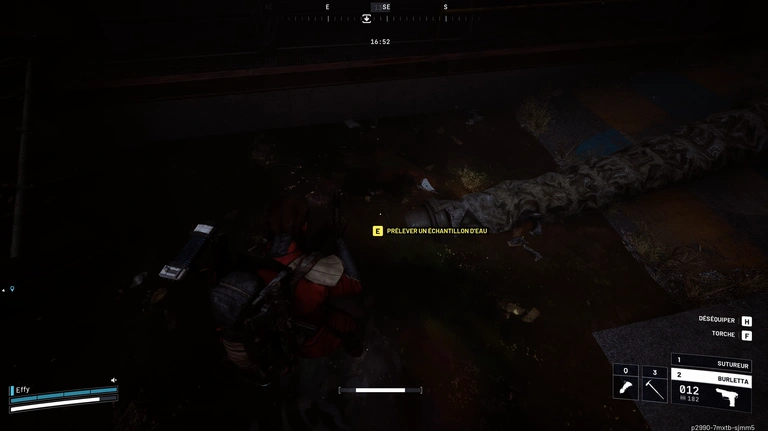Click the voice speaker icon above Effy's bars
Viewport: 768px width, 431px height.
[114, 380]
